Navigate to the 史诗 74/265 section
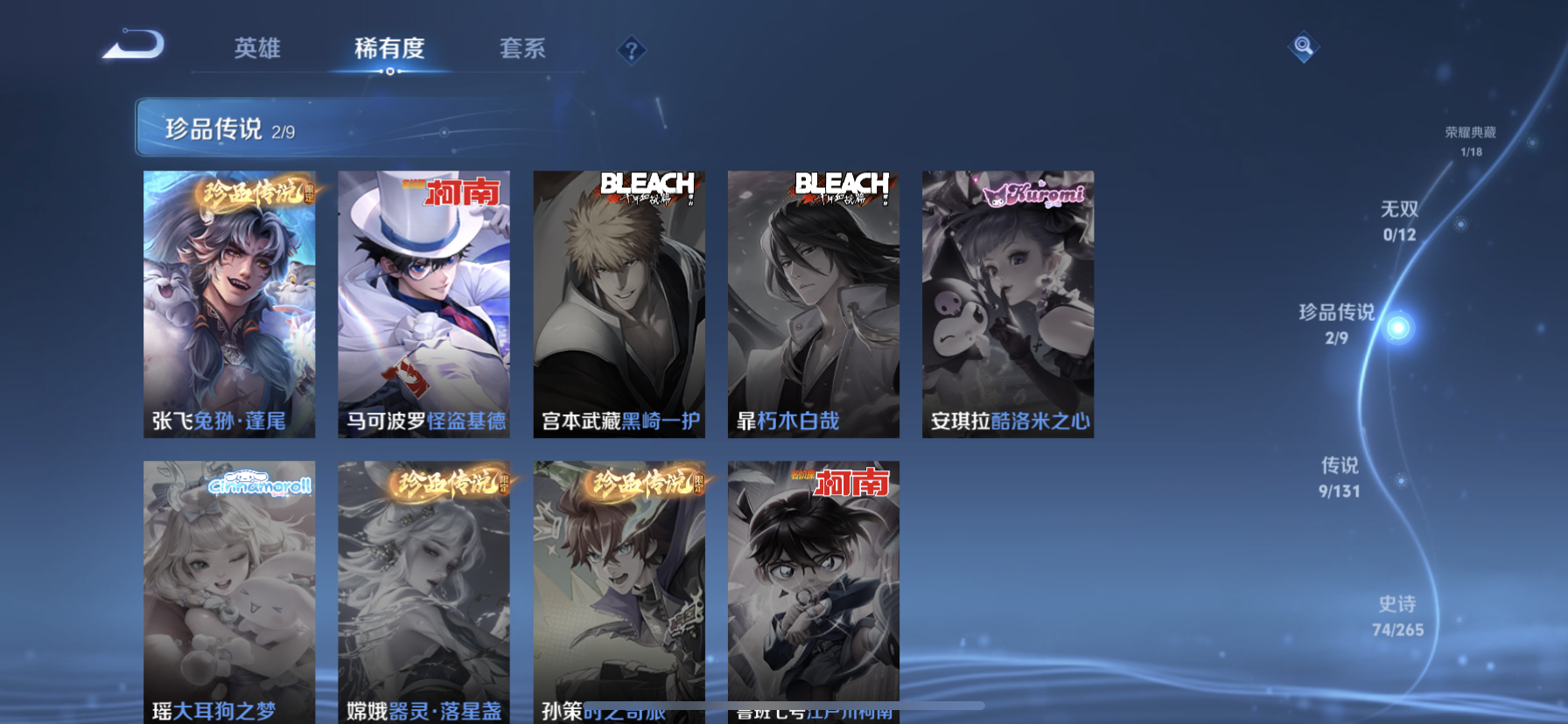The height and width of the screenshot is (724, 1568). click(x=1397, y=616)
